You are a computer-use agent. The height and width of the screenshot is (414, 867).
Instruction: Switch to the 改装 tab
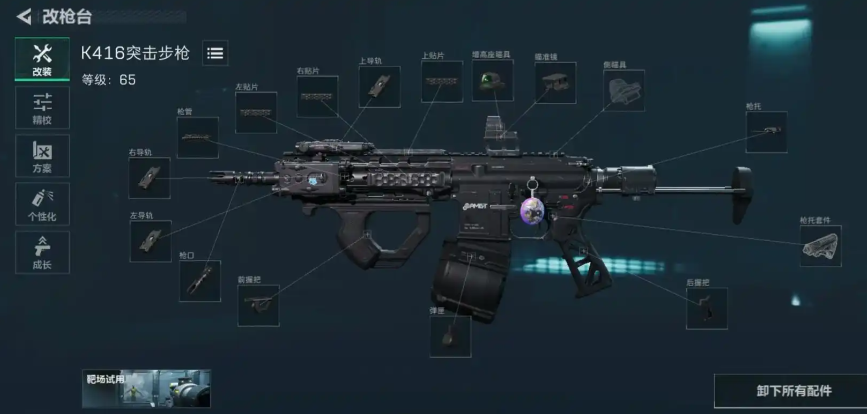42,58
